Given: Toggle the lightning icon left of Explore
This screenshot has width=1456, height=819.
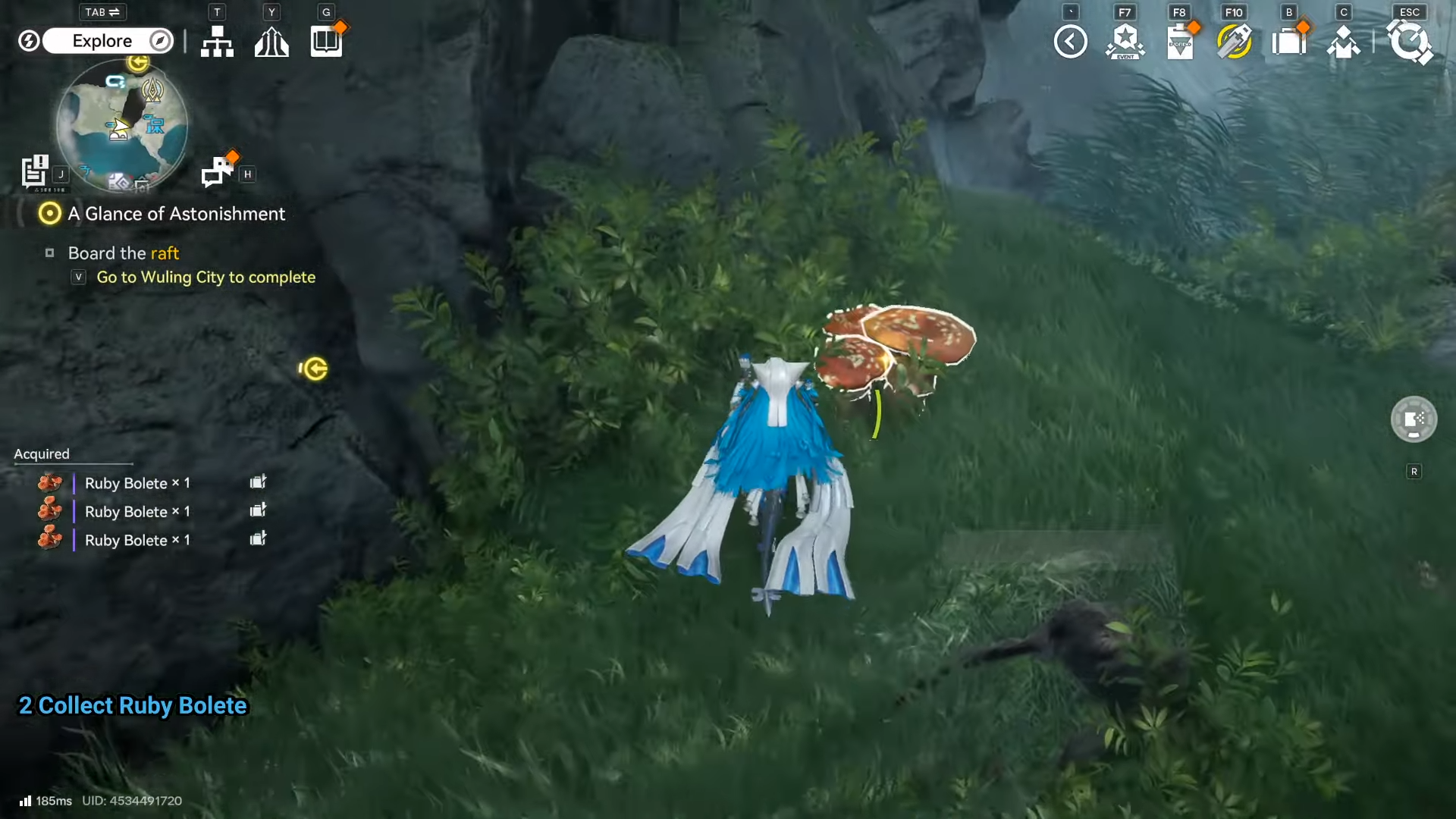Looking at the screenshot, I should 29,41.
